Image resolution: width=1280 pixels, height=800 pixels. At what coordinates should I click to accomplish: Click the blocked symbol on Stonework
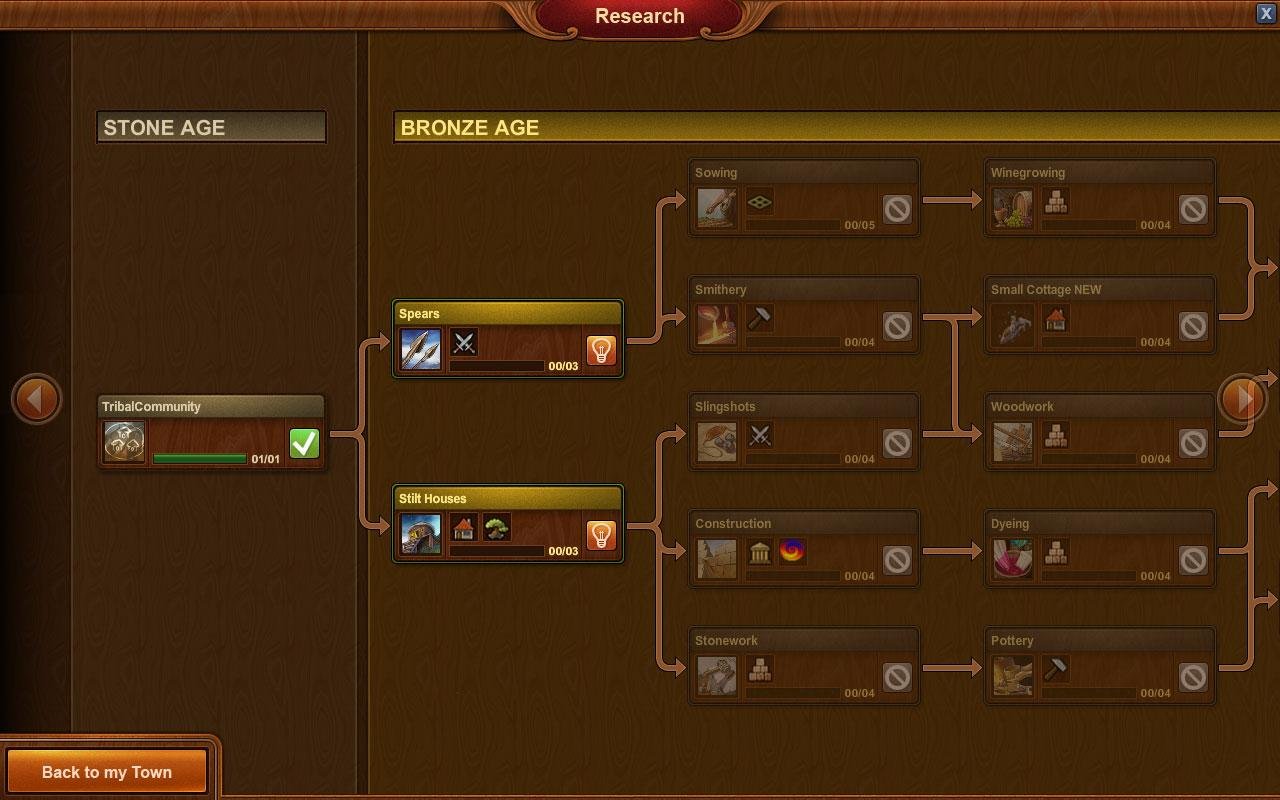[x=898, y=676]
